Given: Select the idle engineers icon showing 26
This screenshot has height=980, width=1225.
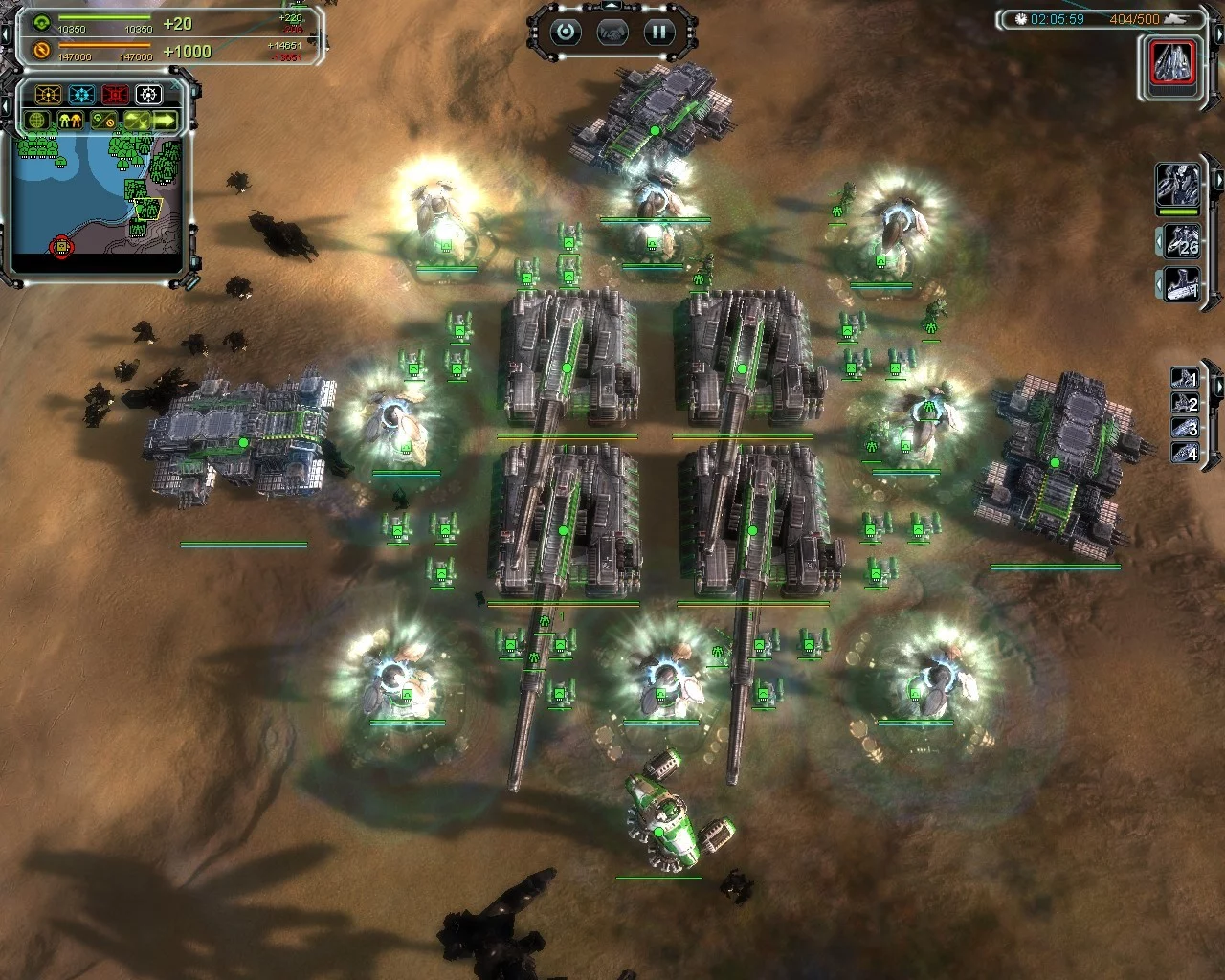Looking at the screenshot, I should (1182, 241).
